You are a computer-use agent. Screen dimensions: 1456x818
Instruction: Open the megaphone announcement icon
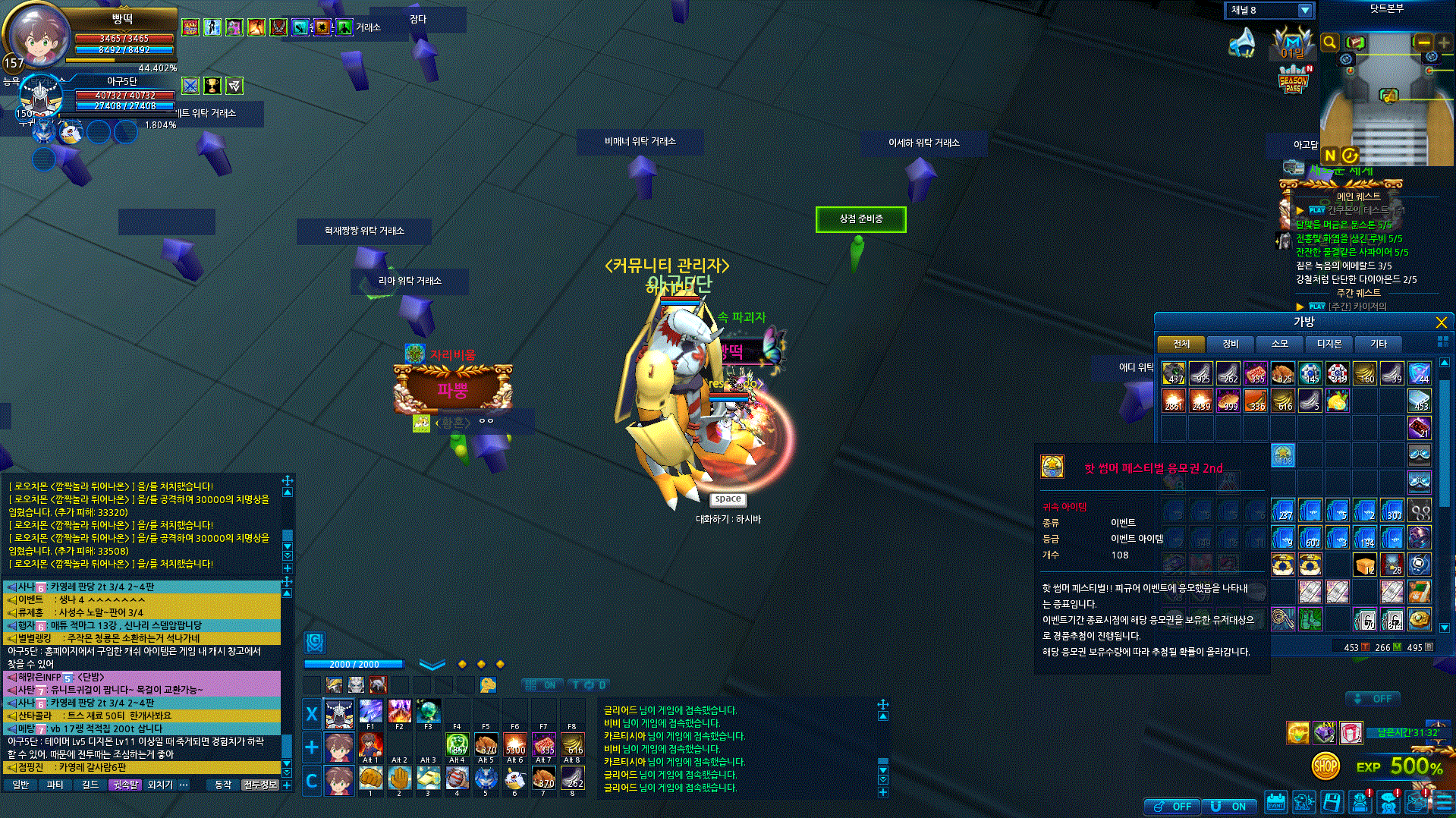click(x=1242, y=43)
